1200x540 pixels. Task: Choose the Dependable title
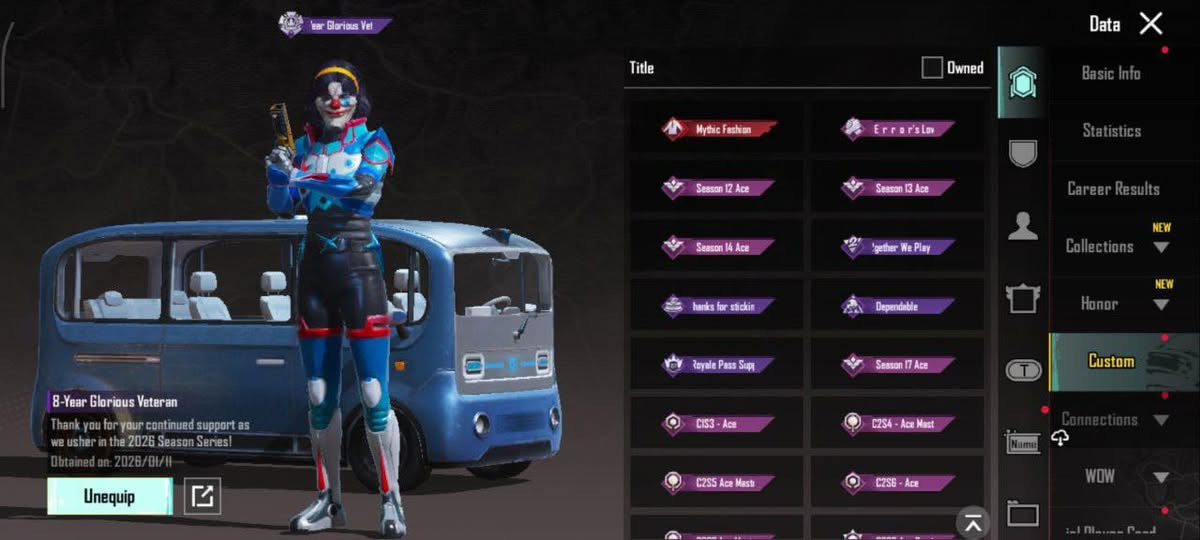point(898,307)
